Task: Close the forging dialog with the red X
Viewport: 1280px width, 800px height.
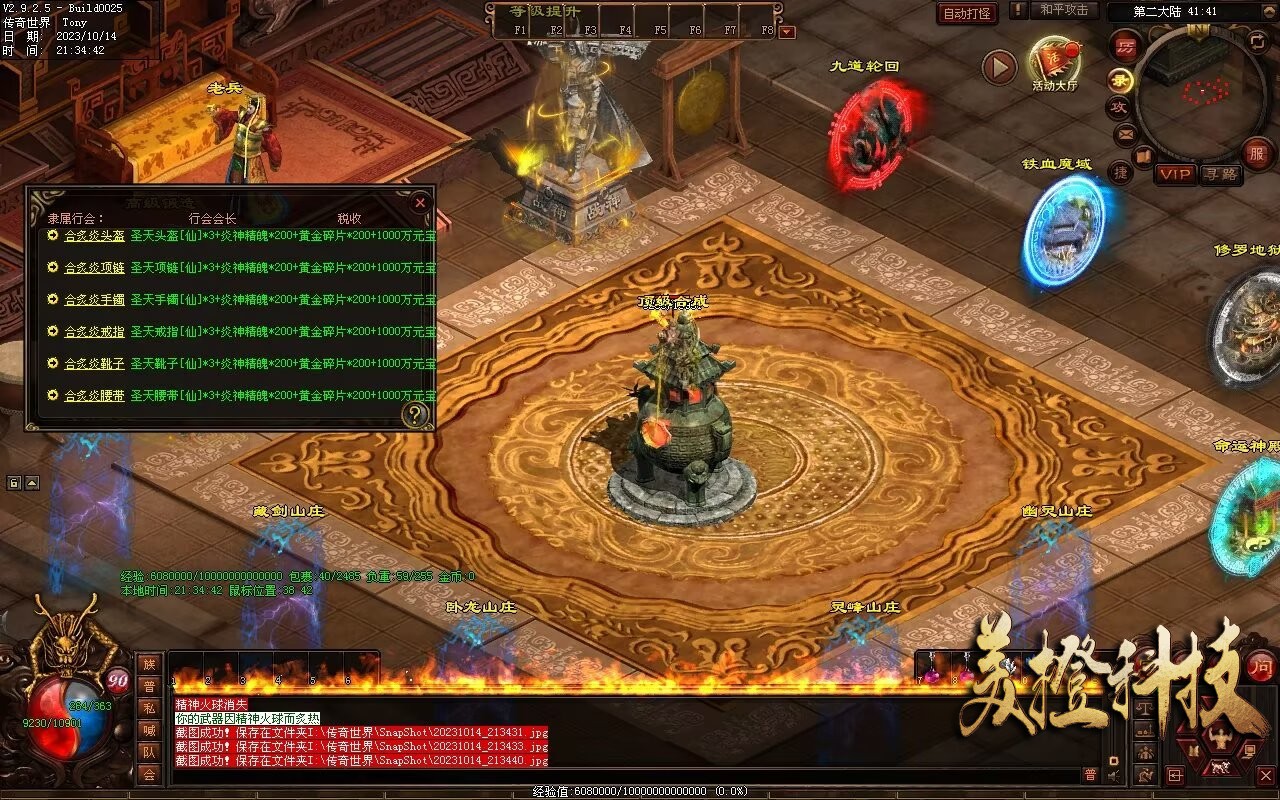Action: pyautogui.click(x=420, y=202)
